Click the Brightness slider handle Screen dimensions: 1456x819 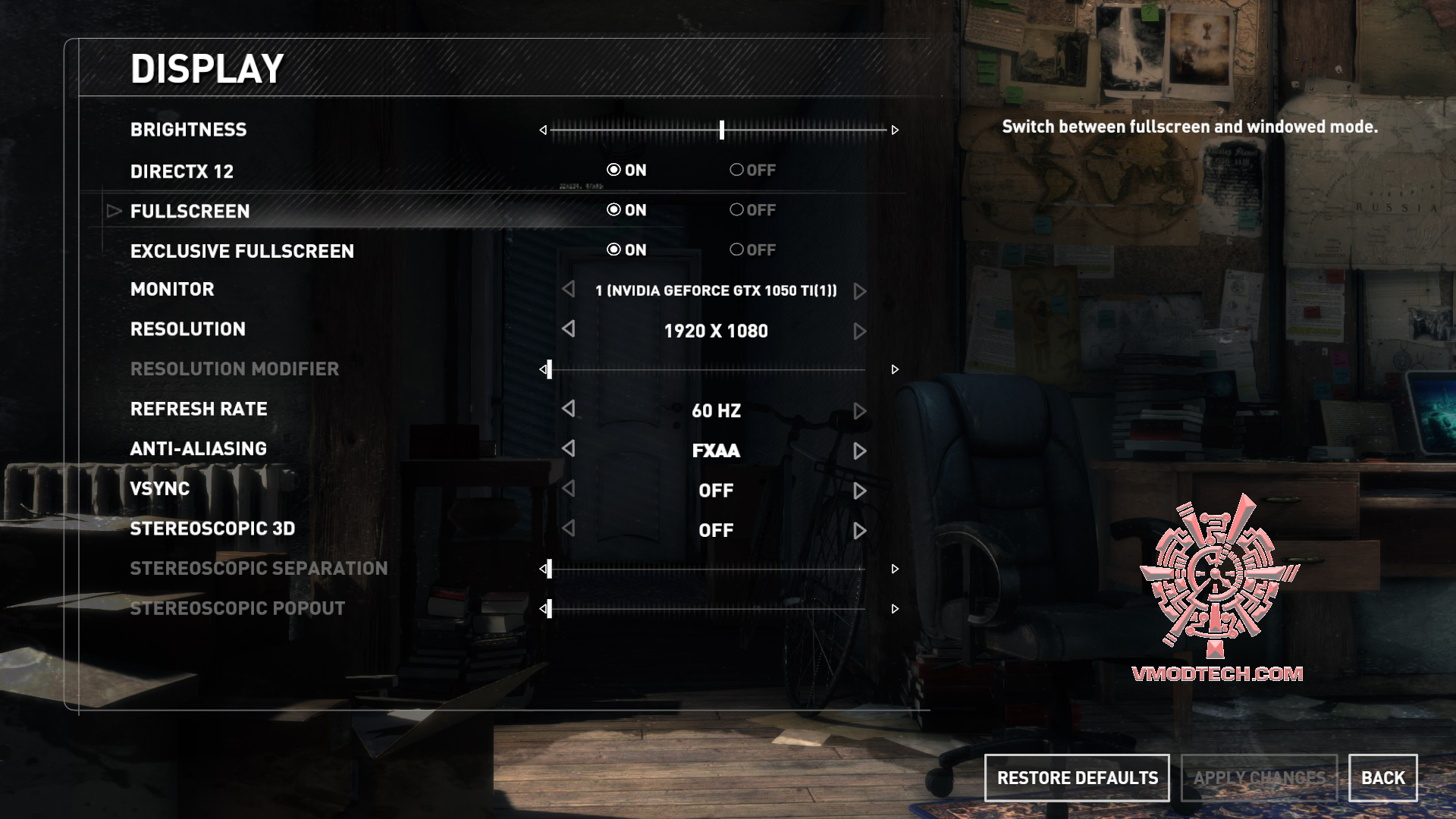(x=722, y=130)
